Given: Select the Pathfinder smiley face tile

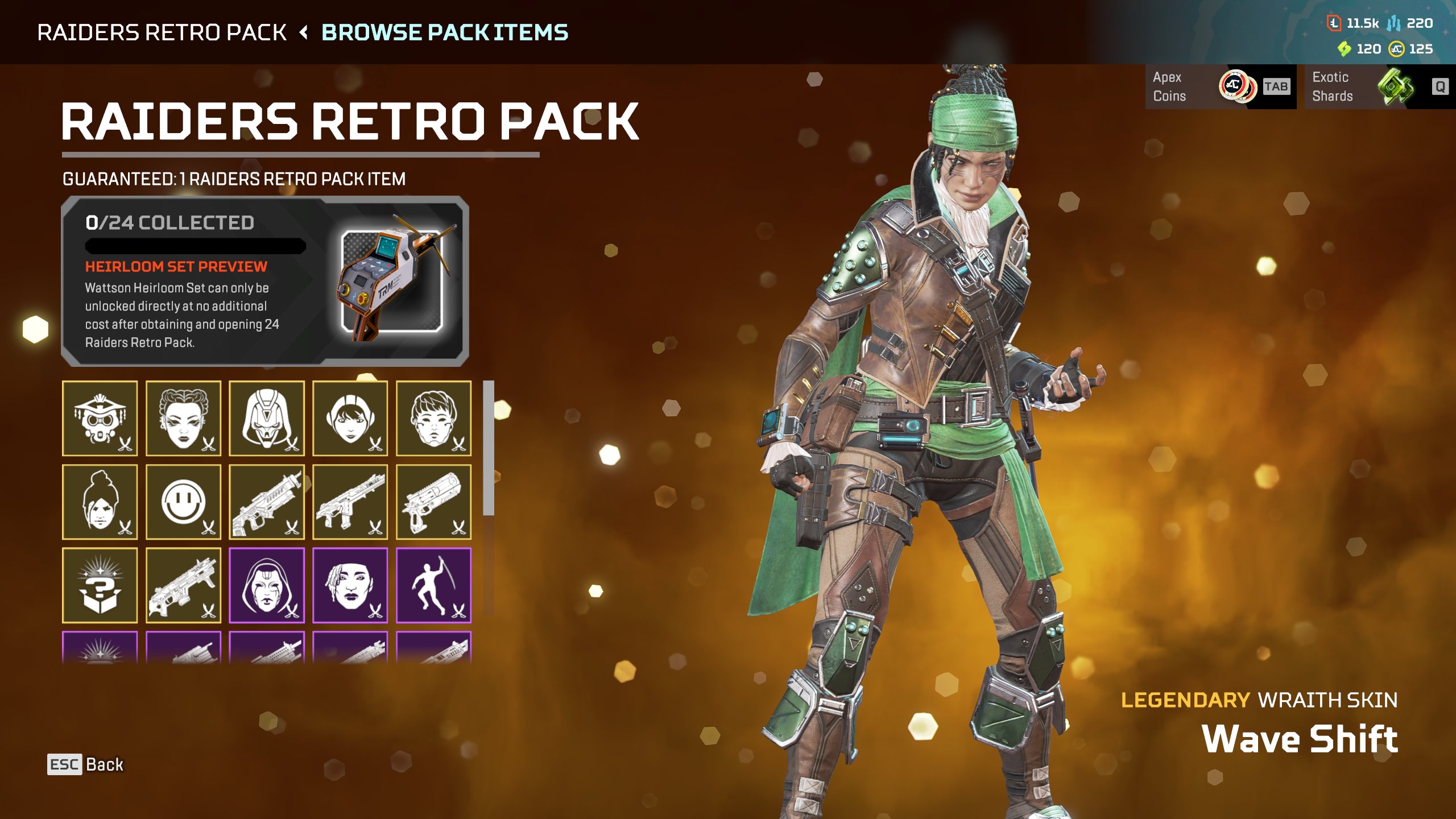Looking at the screenshot, I should (x=183, y=502).
